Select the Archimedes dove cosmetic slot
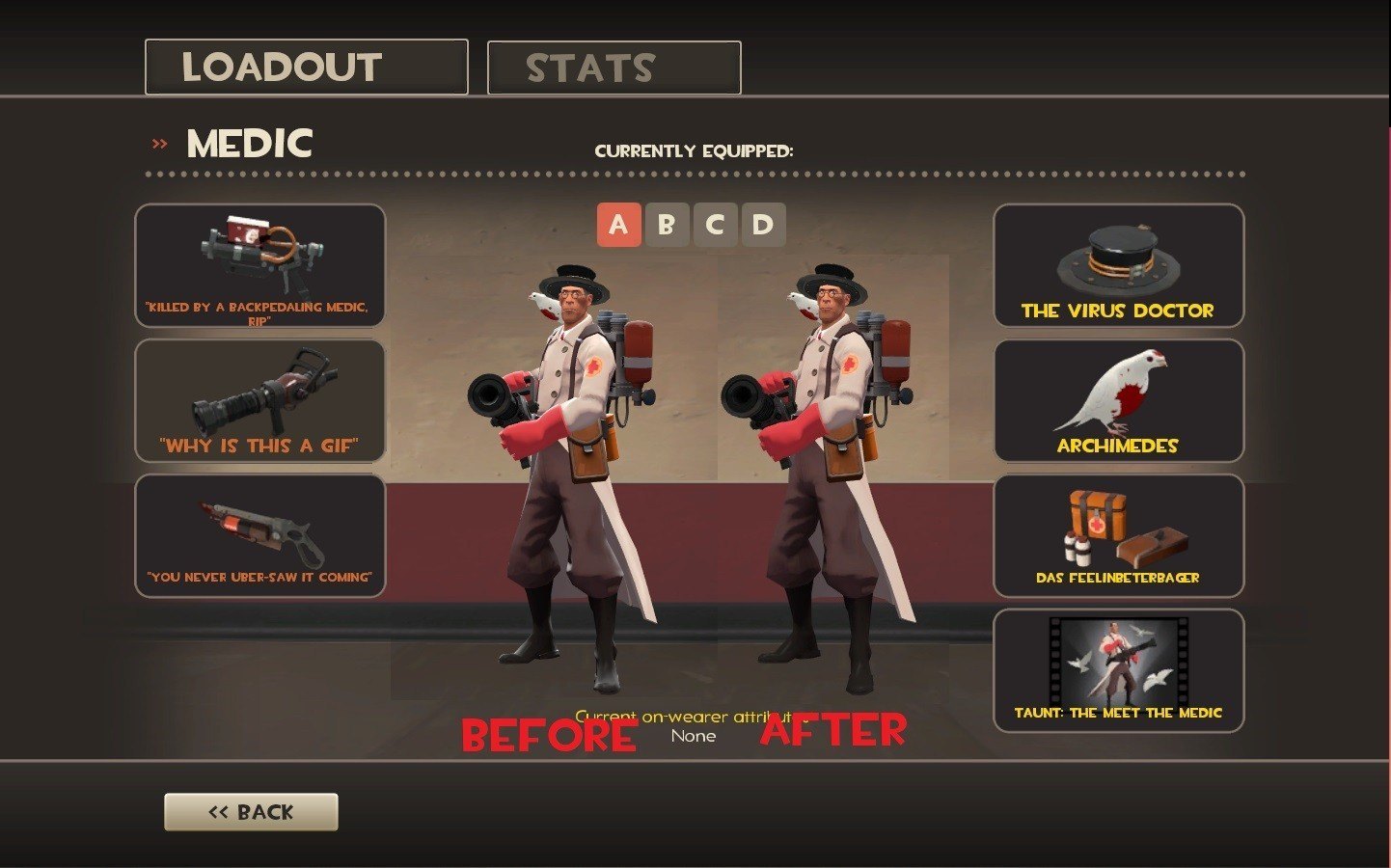 click(1118, 401)
